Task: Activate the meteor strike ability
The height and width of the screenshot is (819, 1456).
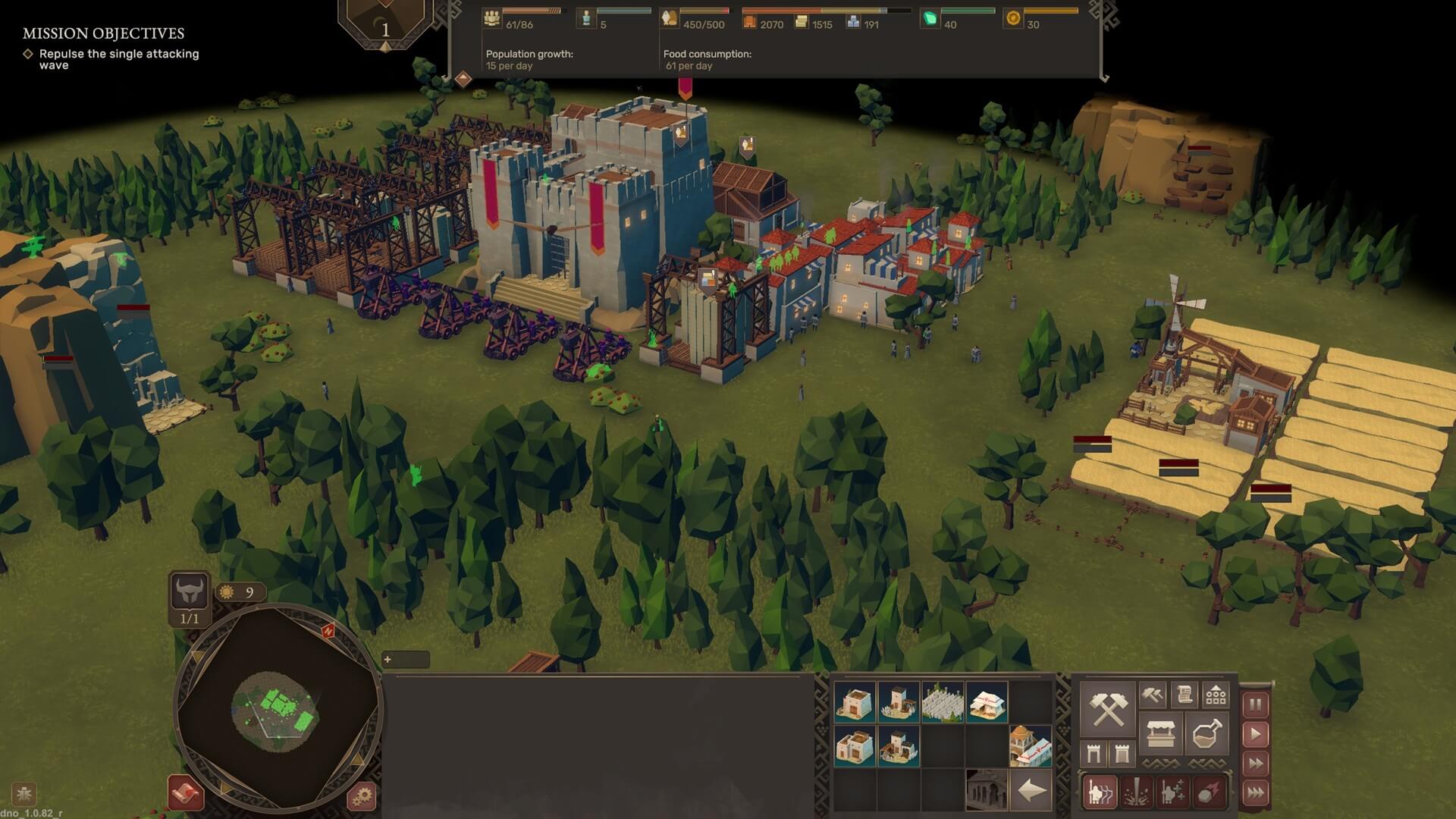Action: click(1209, 792)
